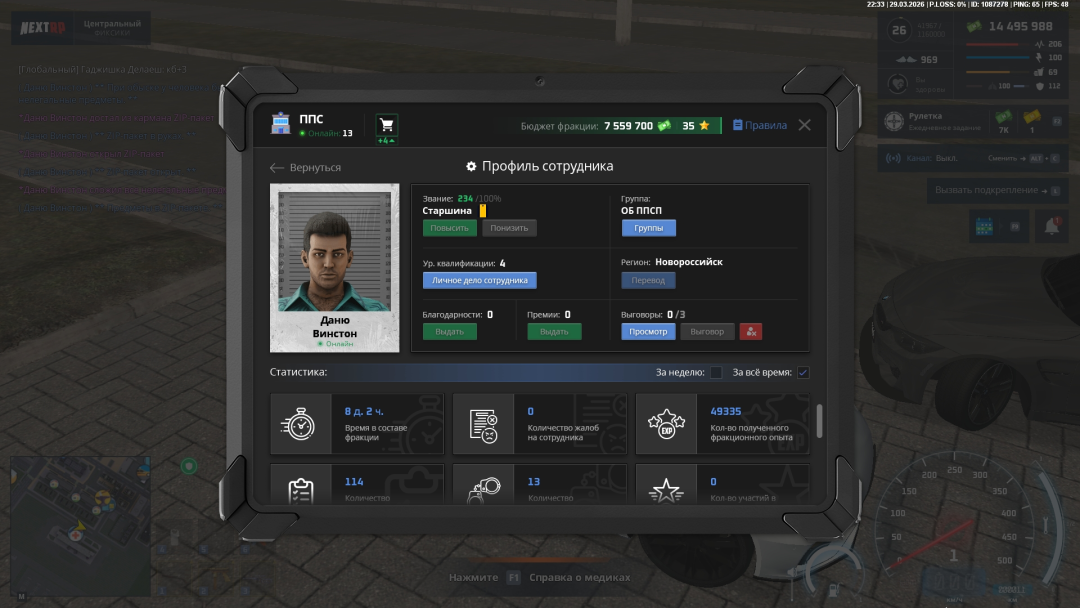1080x608 pixels.
Task: Open the faction Правила link
Action: (760, 126)
